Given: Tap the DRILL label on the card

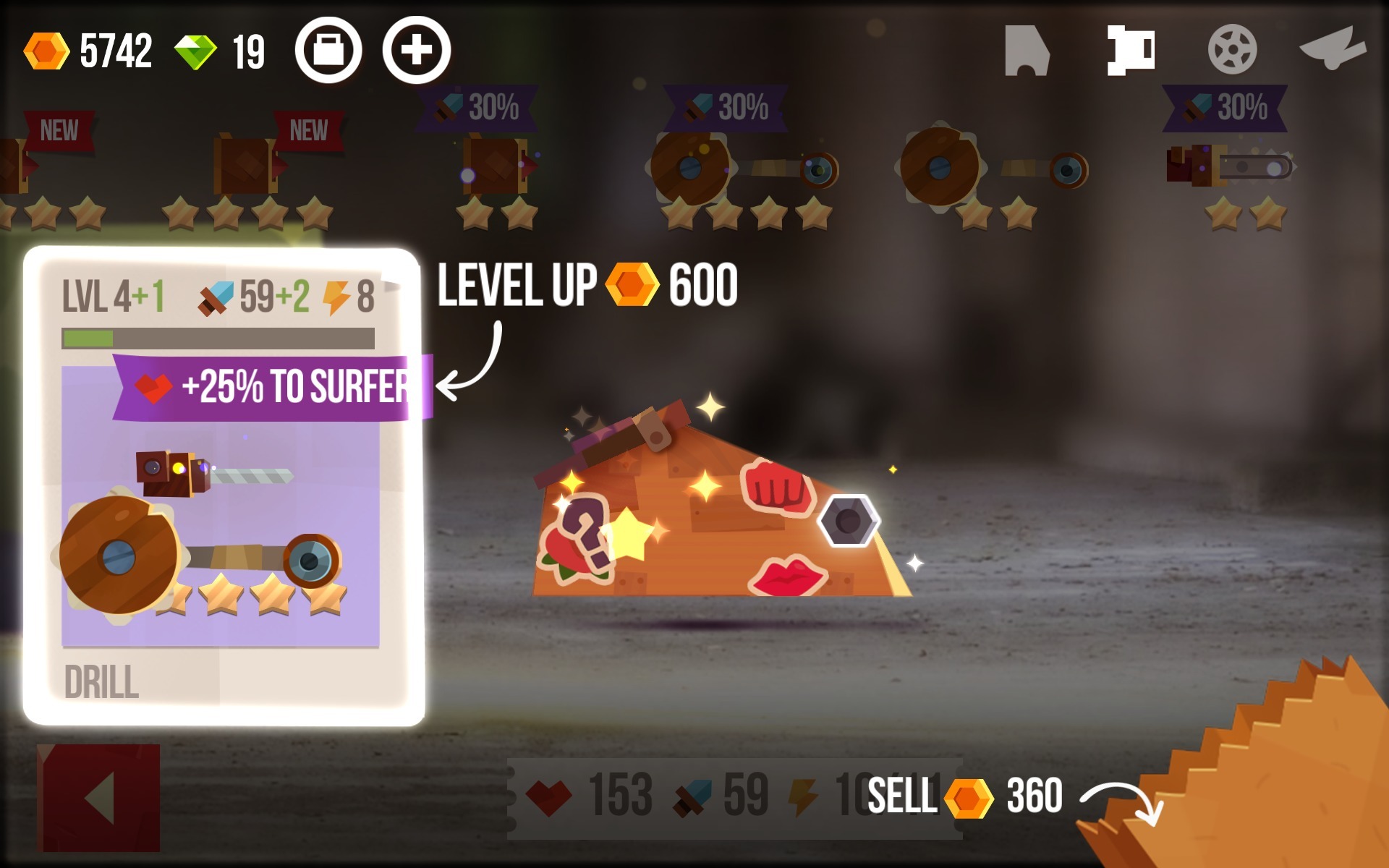Looking at the screenshot, I should 101,680.
